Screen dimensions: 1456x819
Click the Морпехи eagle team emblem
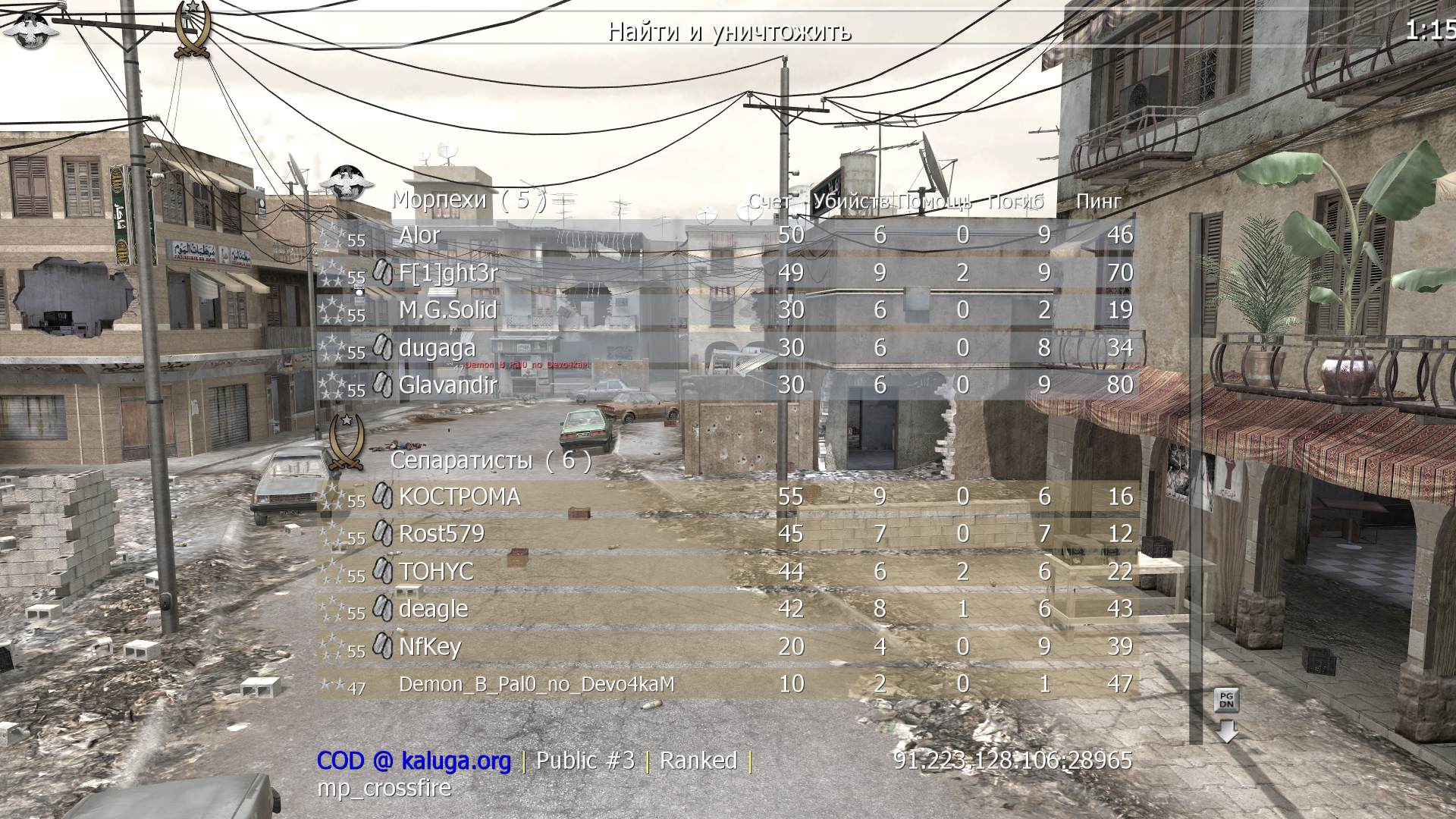pos(349,182)
